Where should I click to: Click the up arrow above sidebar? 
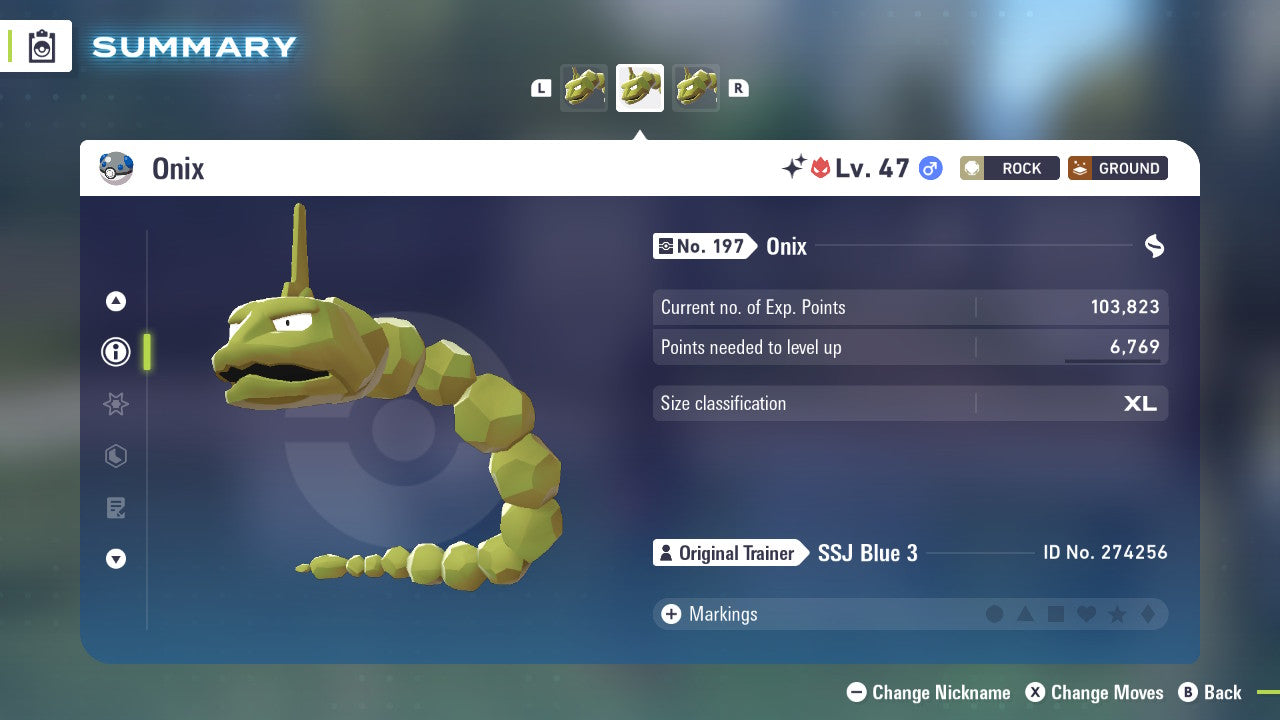click(x=115, y=300)
